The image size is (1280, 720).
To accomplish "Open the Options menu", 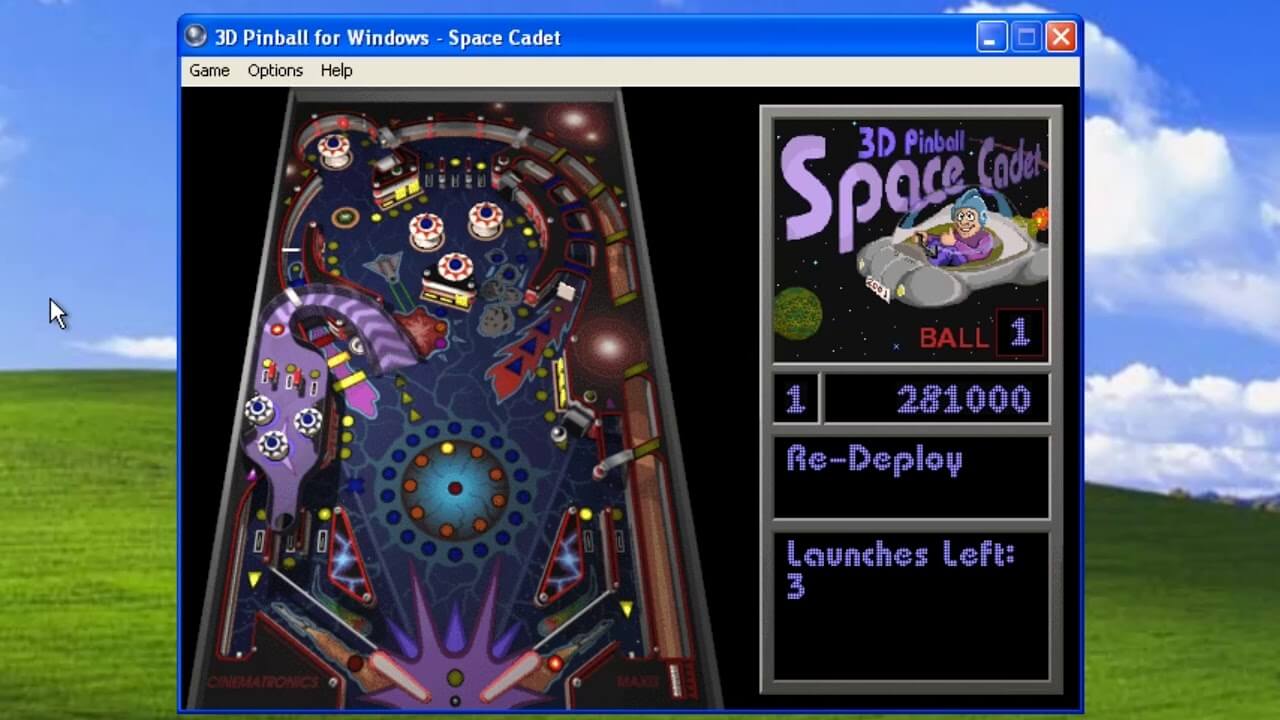I will point(274,70).
